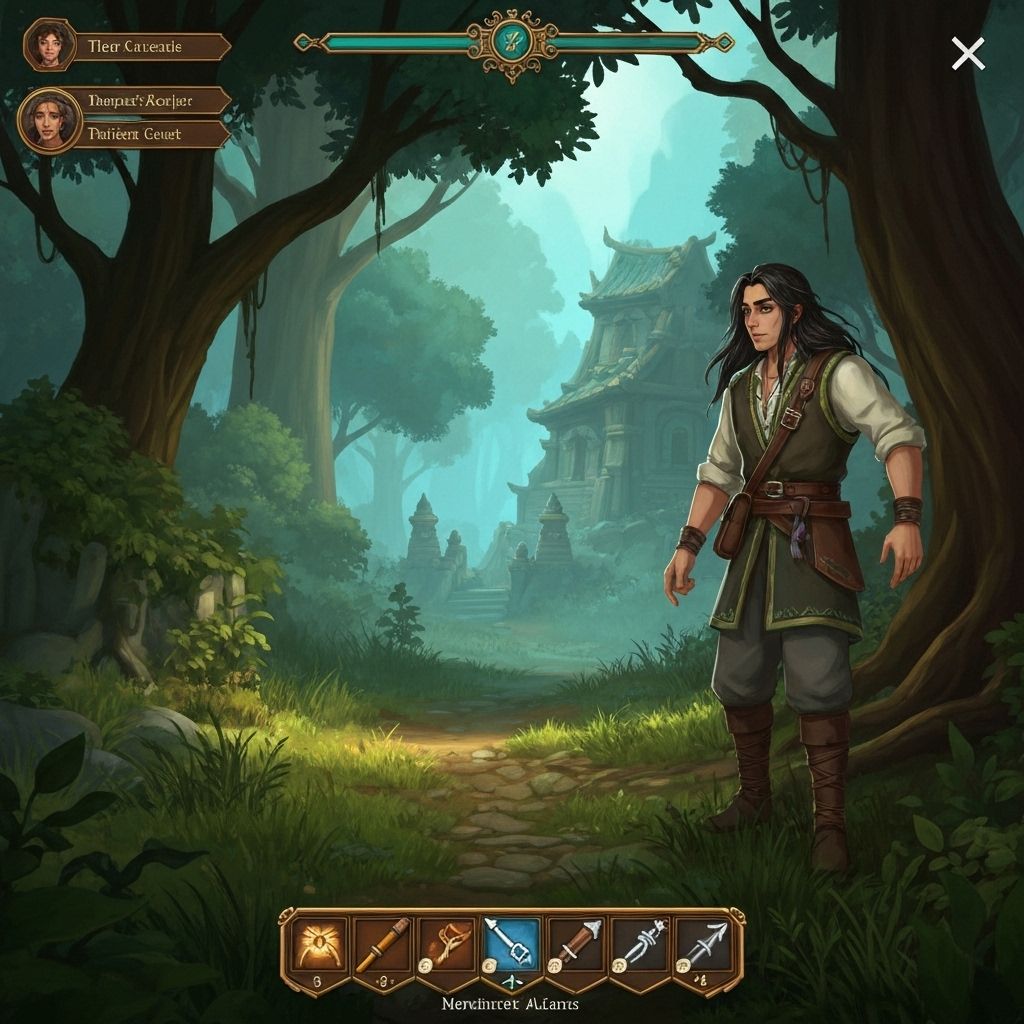
Task: Select the silver dagger hotbar slot
Action: 641,944
